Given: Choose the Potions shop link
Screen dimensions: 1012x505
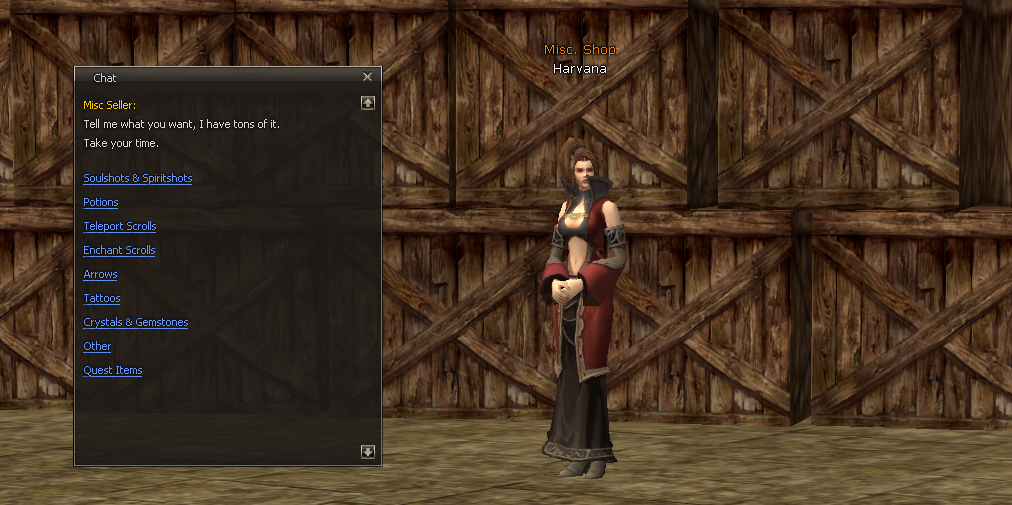Looking at the screenshot, I should (101, 202).
